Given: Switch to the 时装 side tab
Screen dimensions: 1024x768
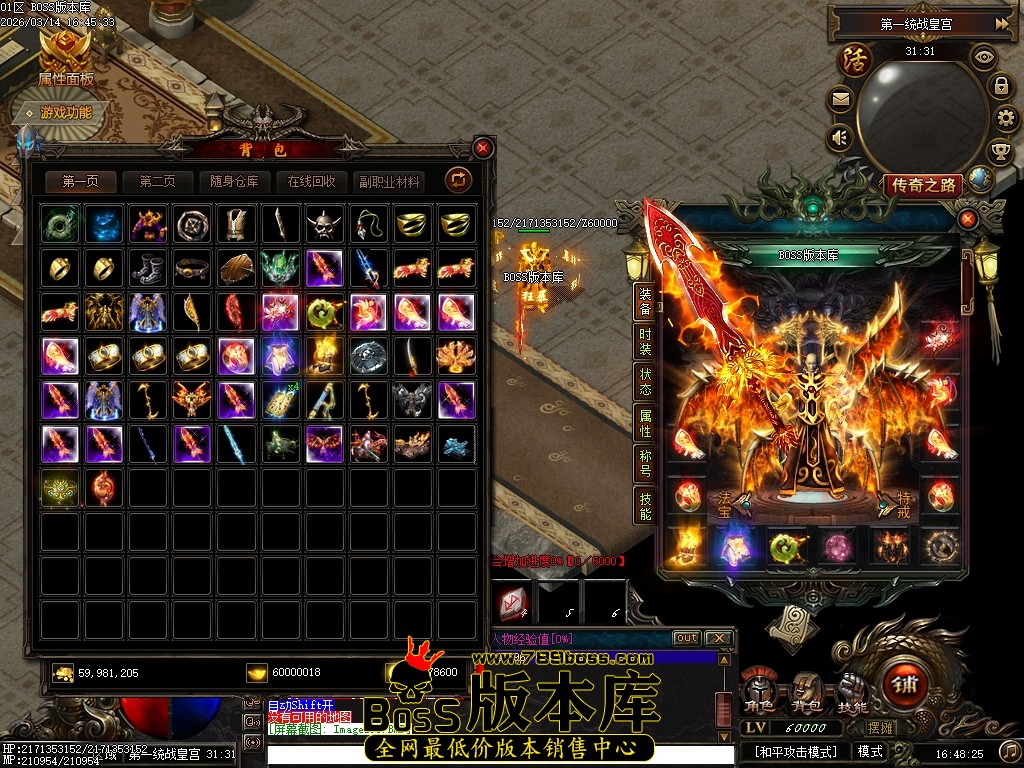Looking at the screenshot, I should point(645,342).
